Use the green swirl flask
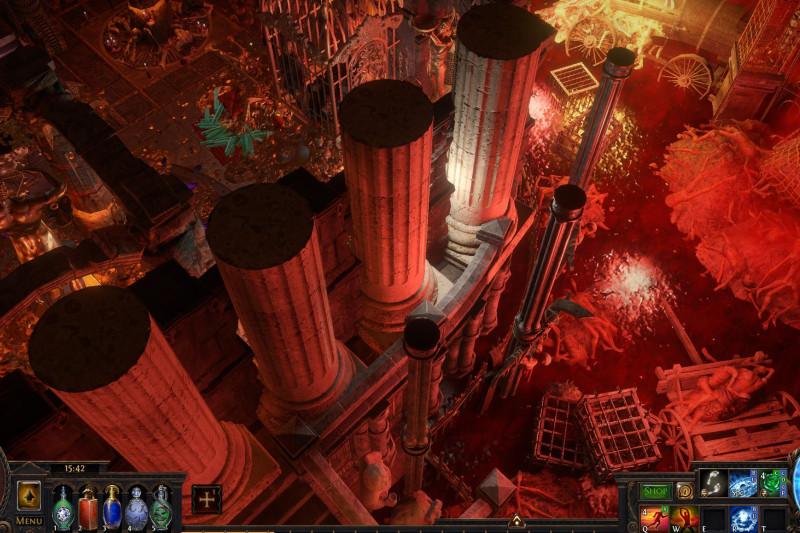The height and width of the screenshot is (533, 800). click(161, 506)
